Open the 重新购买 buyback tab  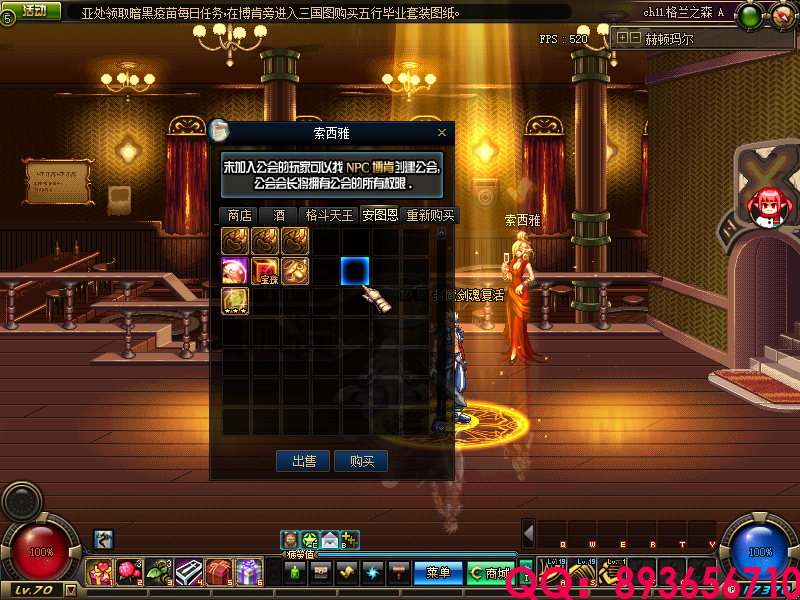(x=430, y=215)
